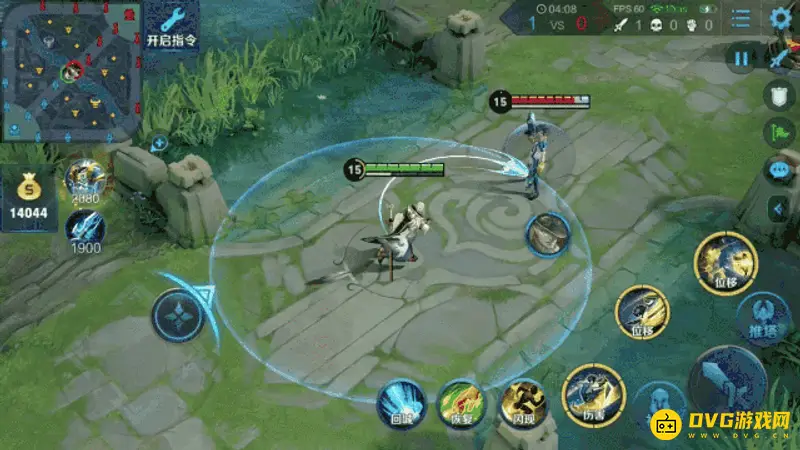Use the 回城 recall spell
This screenshot has height=450, width=800.
[x=401, y=403]
